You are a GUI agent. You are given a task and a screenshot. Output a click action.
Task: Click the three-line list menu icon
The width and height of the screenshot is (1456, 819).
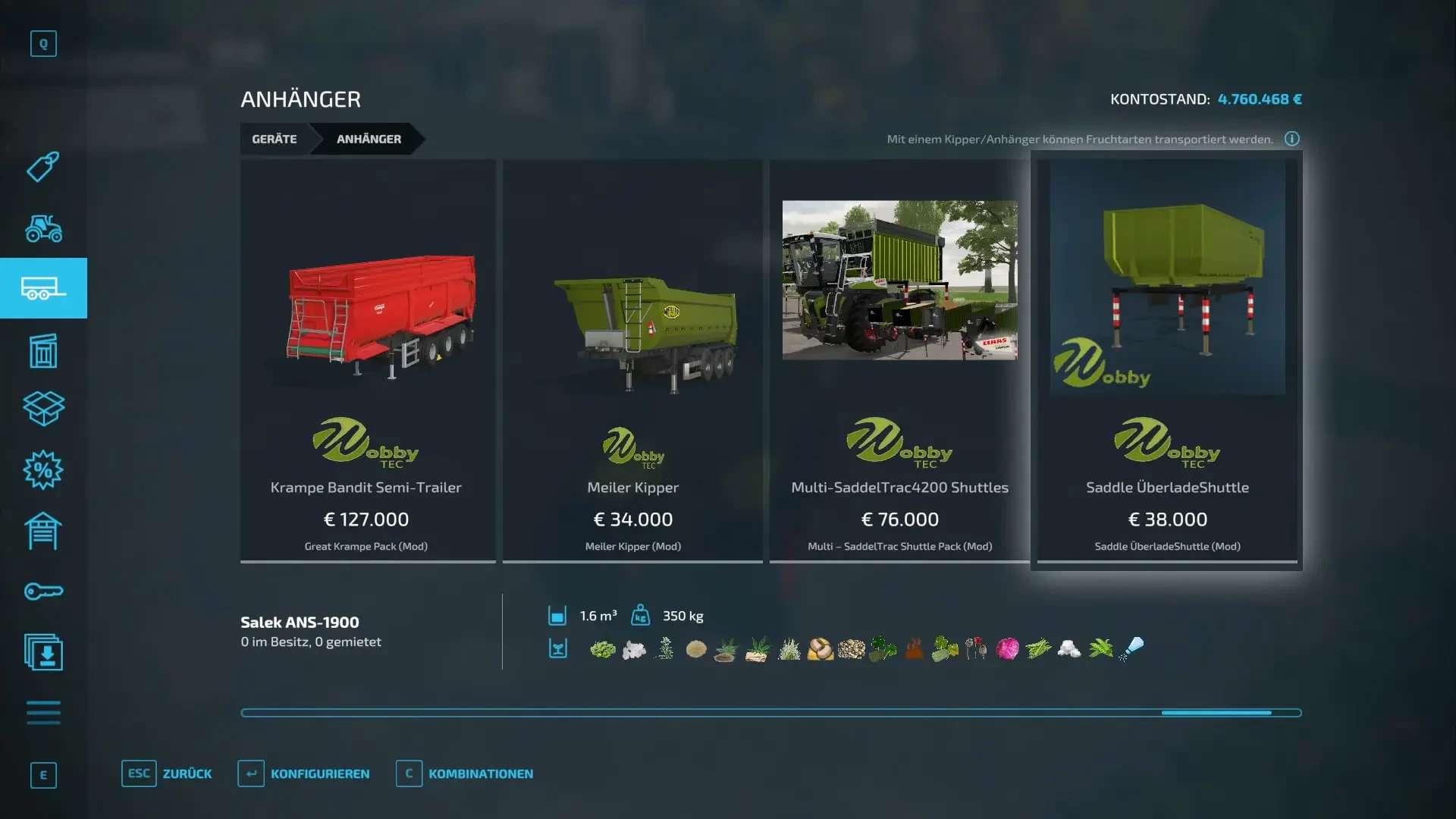pos(43,713)
